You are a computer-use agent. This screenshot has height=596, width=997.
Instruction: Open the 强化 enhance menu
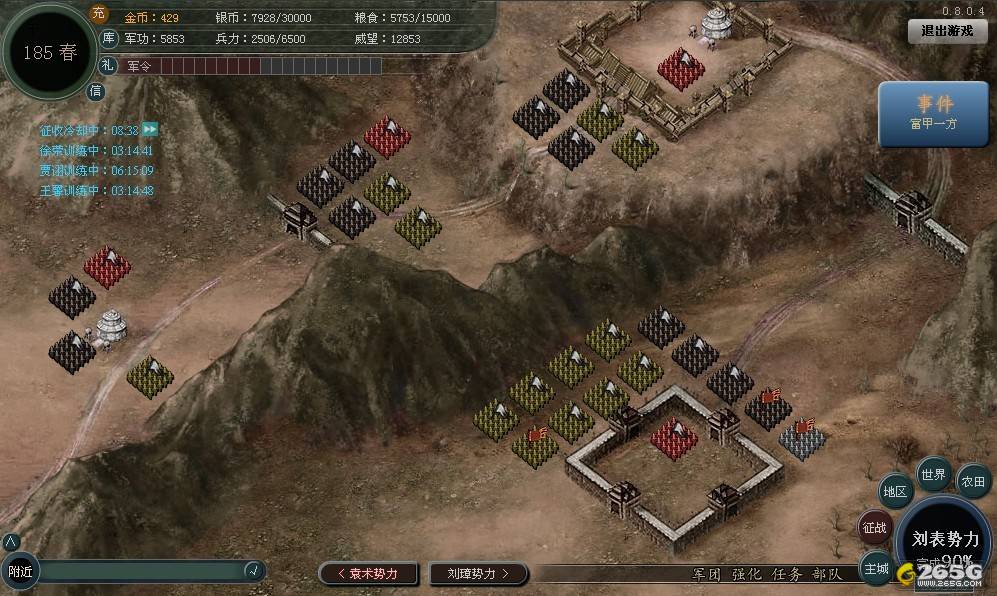747,574
